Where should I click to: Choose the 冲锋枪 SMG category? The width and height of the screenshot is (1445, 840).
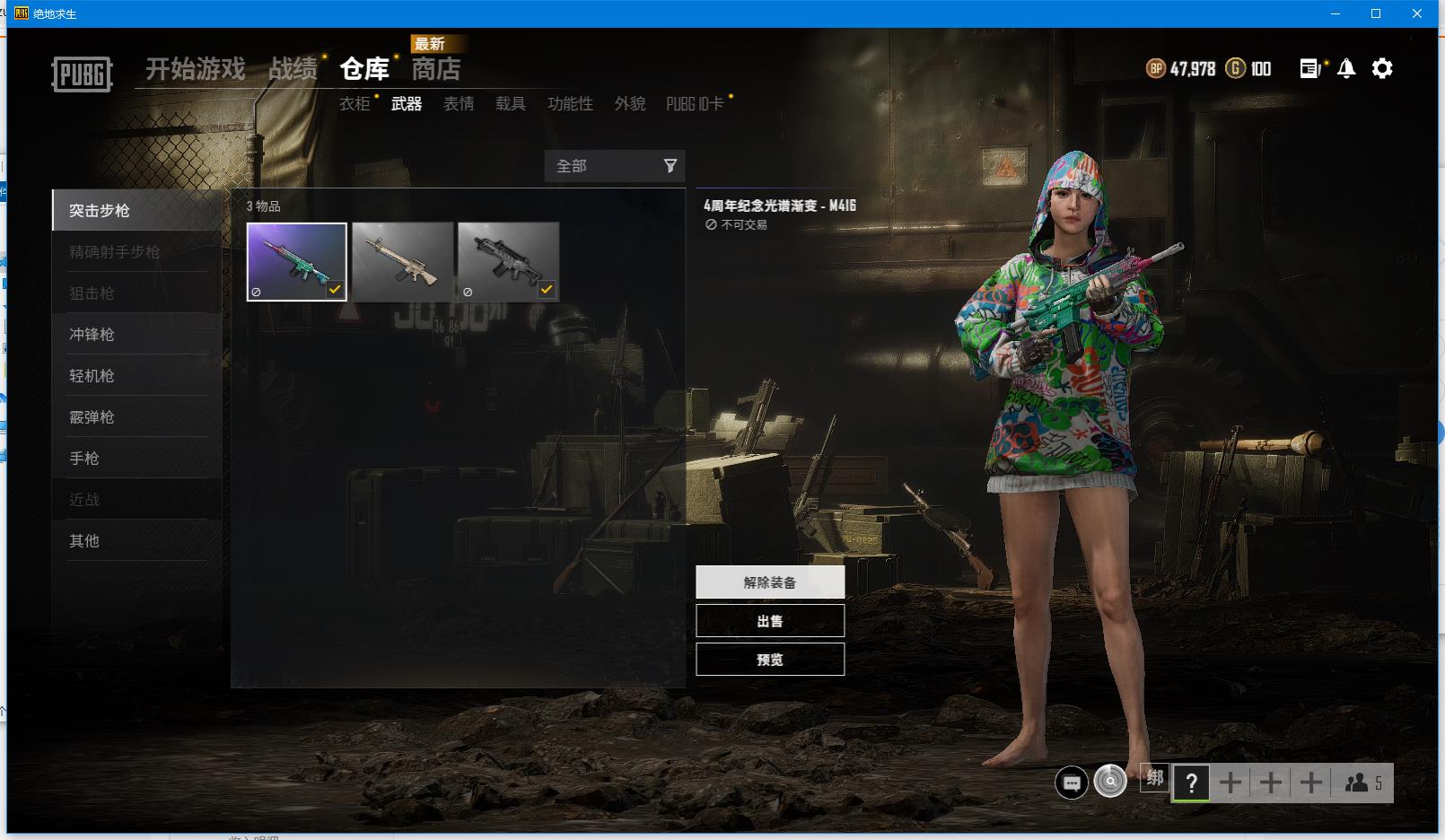pos(92,335)
